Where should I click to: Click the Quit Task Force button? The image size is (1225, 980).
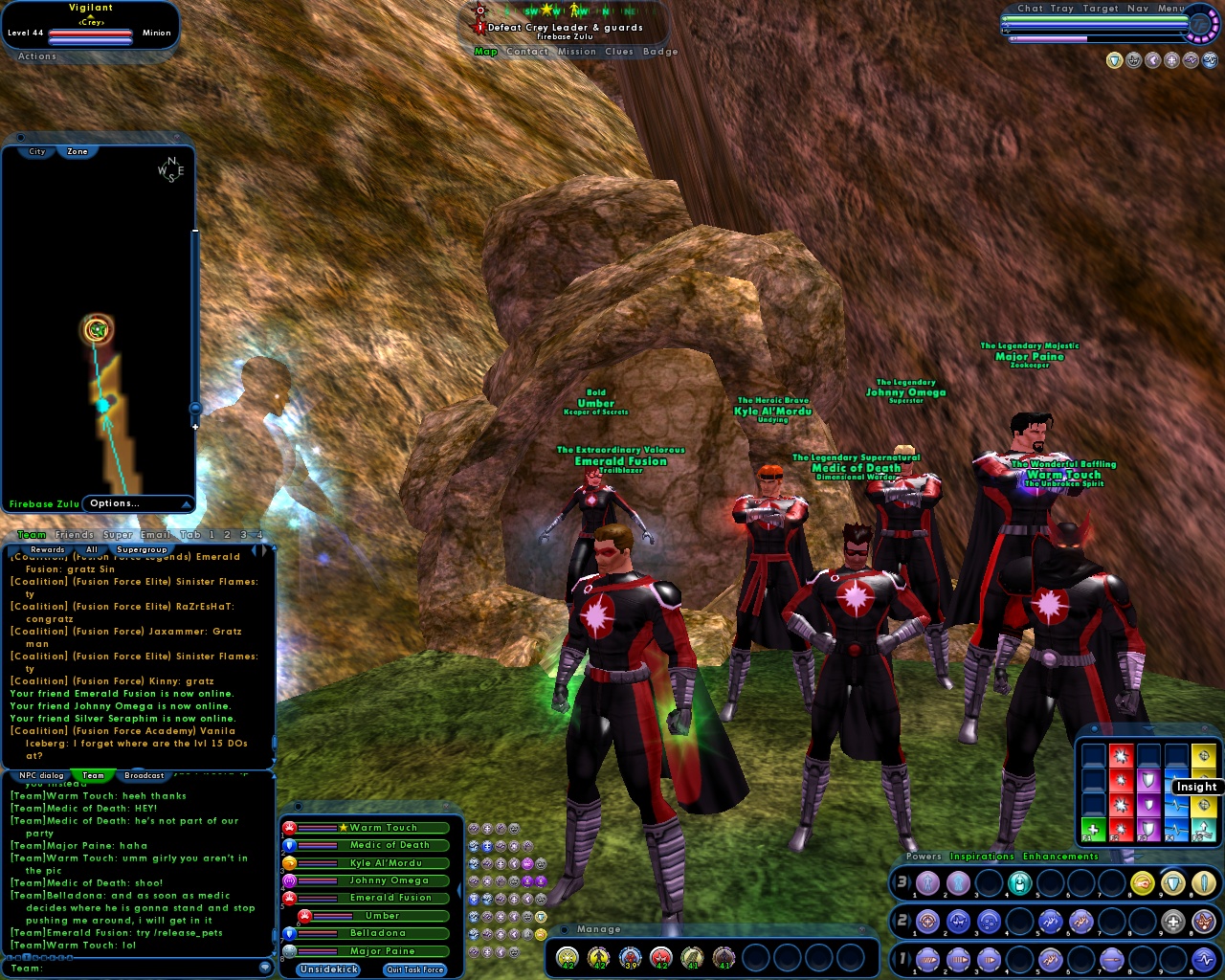(x=413, y=969)
